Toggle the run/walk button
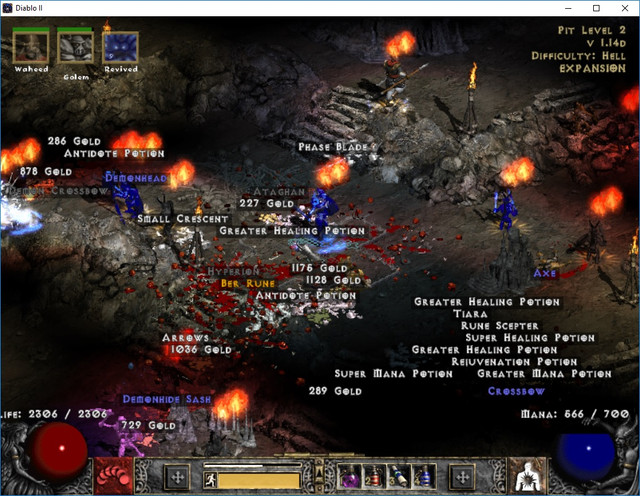 (x=211, y=479)
